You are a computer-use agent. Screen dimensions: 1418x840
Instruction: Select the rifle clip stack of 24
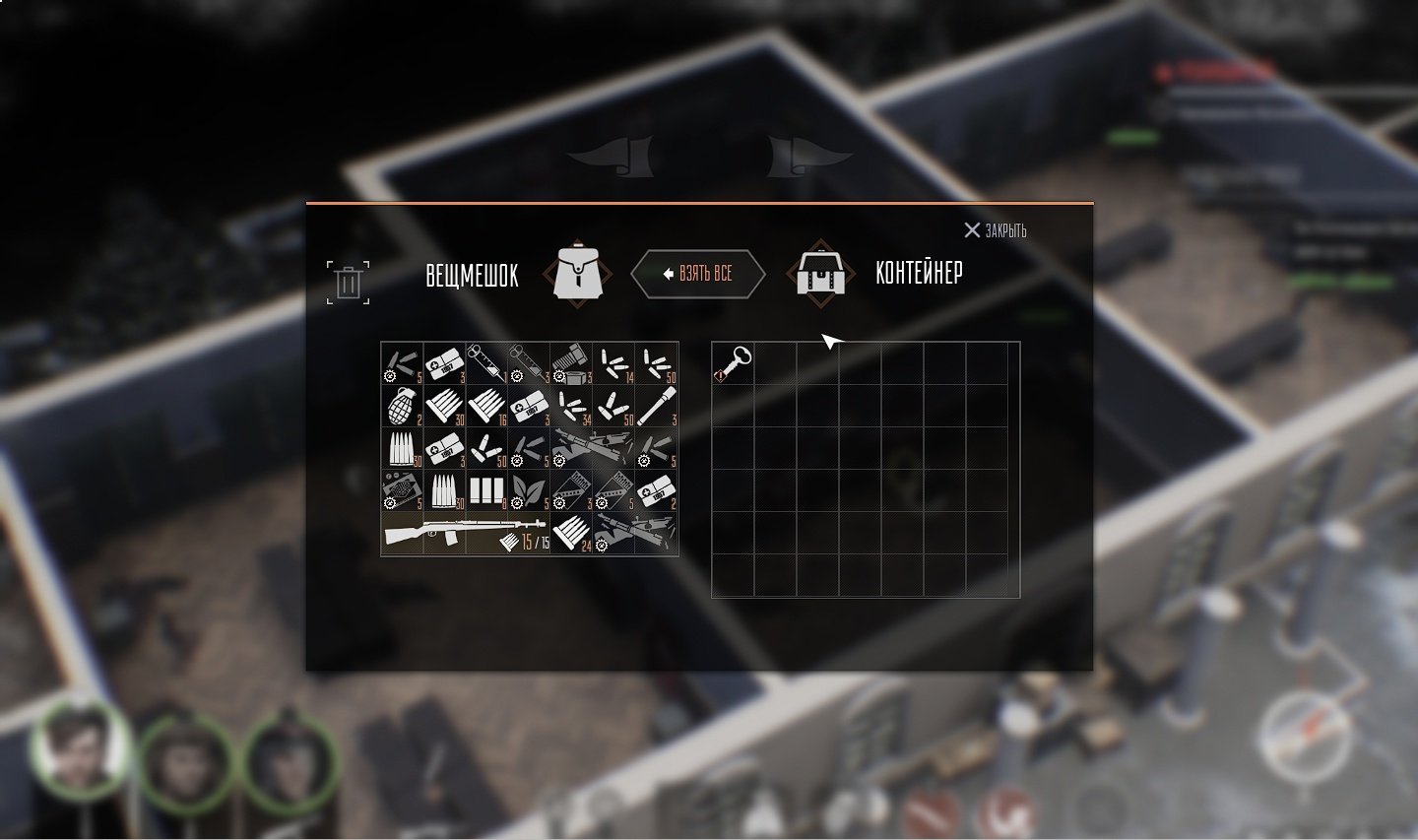571,534
